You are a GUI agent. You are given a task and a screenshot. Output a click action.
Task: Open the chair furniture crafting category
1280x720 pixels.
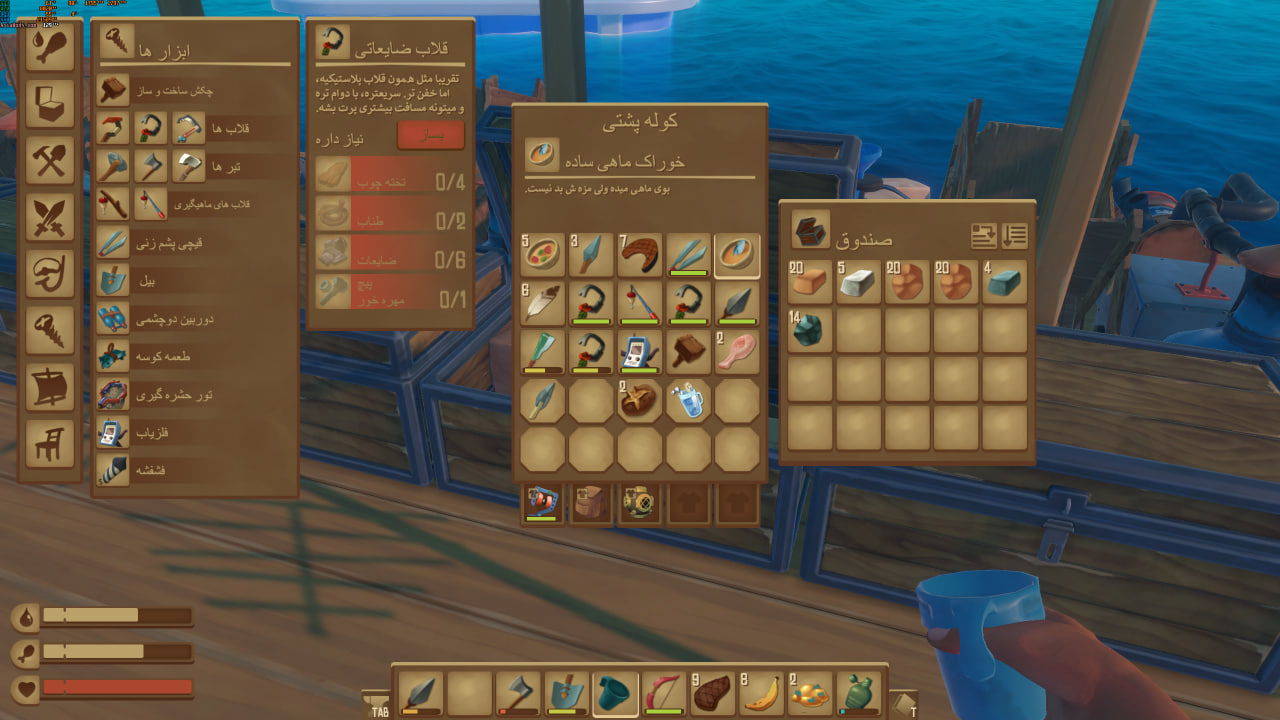pos(50,442)
